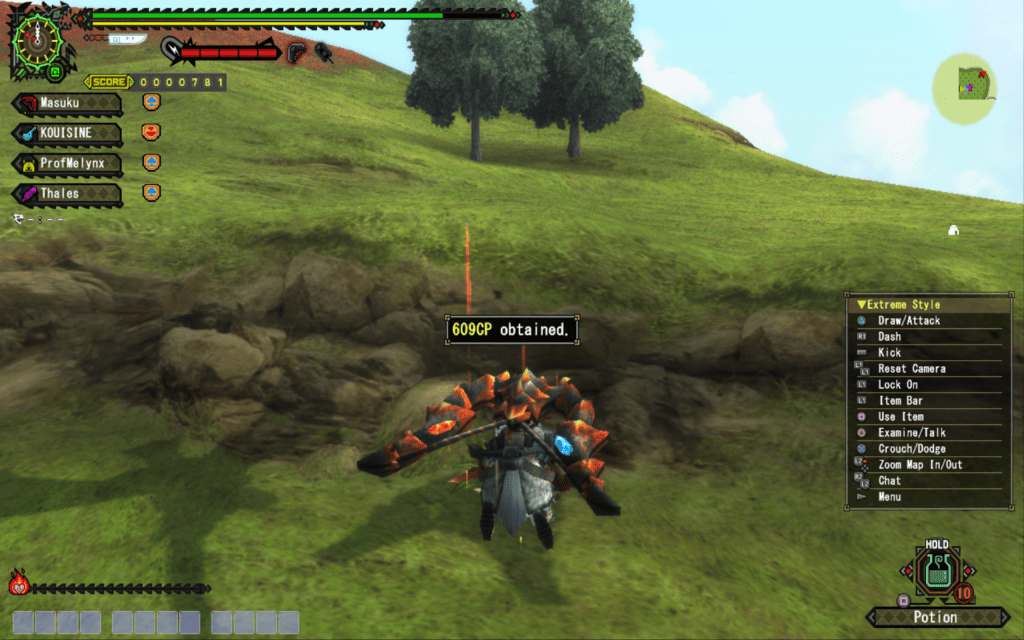Select Masuku in the party list
The height and width of the screenshot is (640, 1024).
point(66,103)
